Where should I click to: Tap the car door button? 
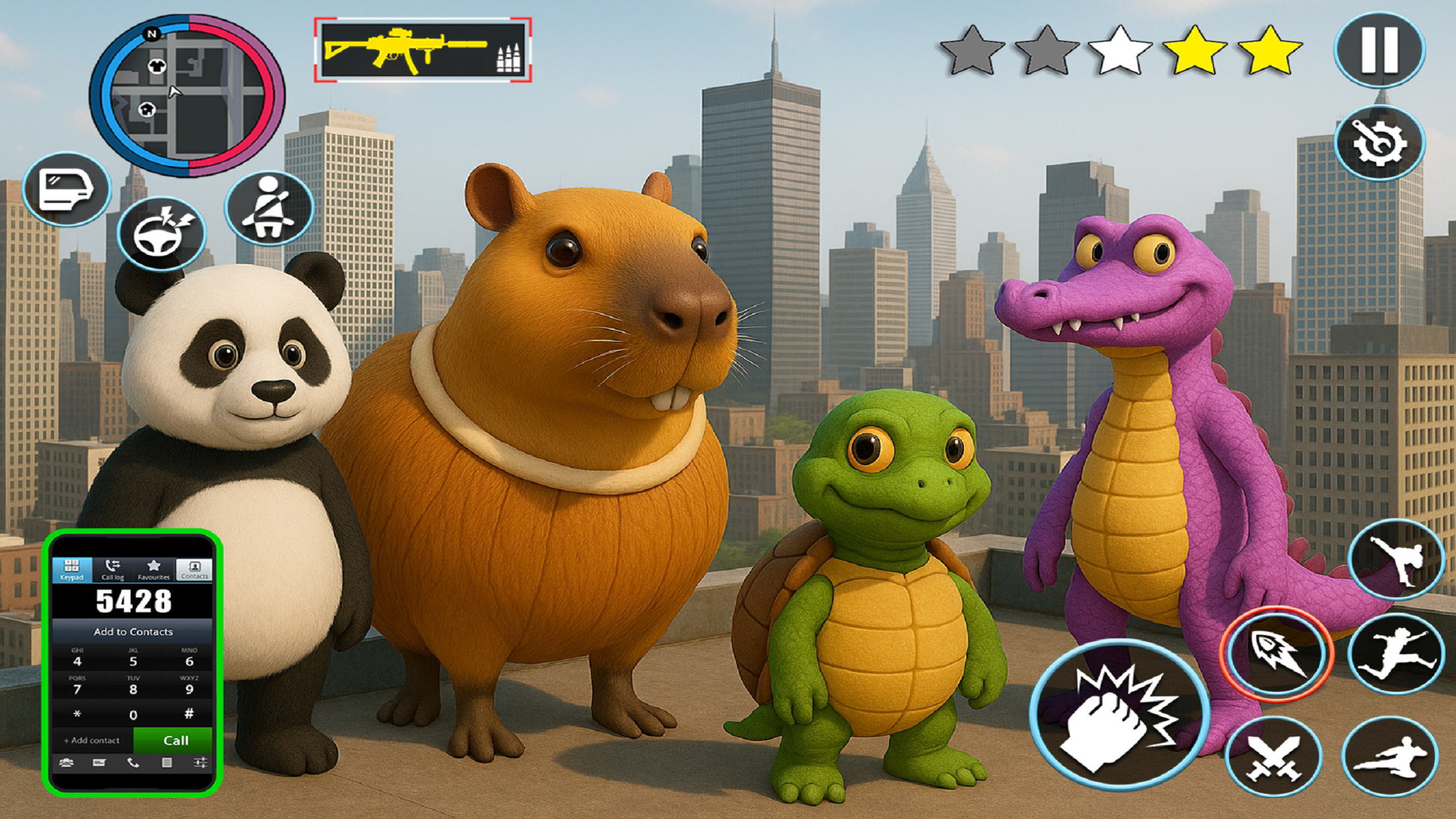[x=67, y=189]
